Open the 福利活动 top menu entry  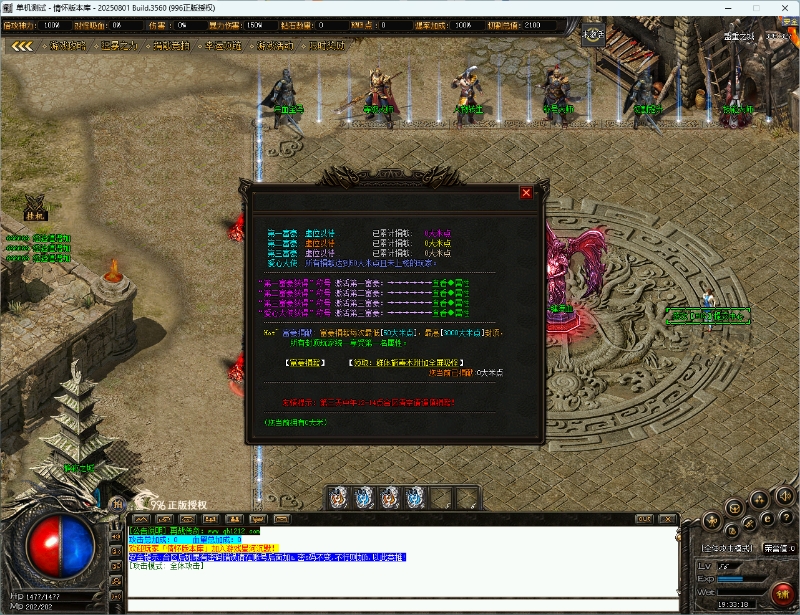point(276,45)
